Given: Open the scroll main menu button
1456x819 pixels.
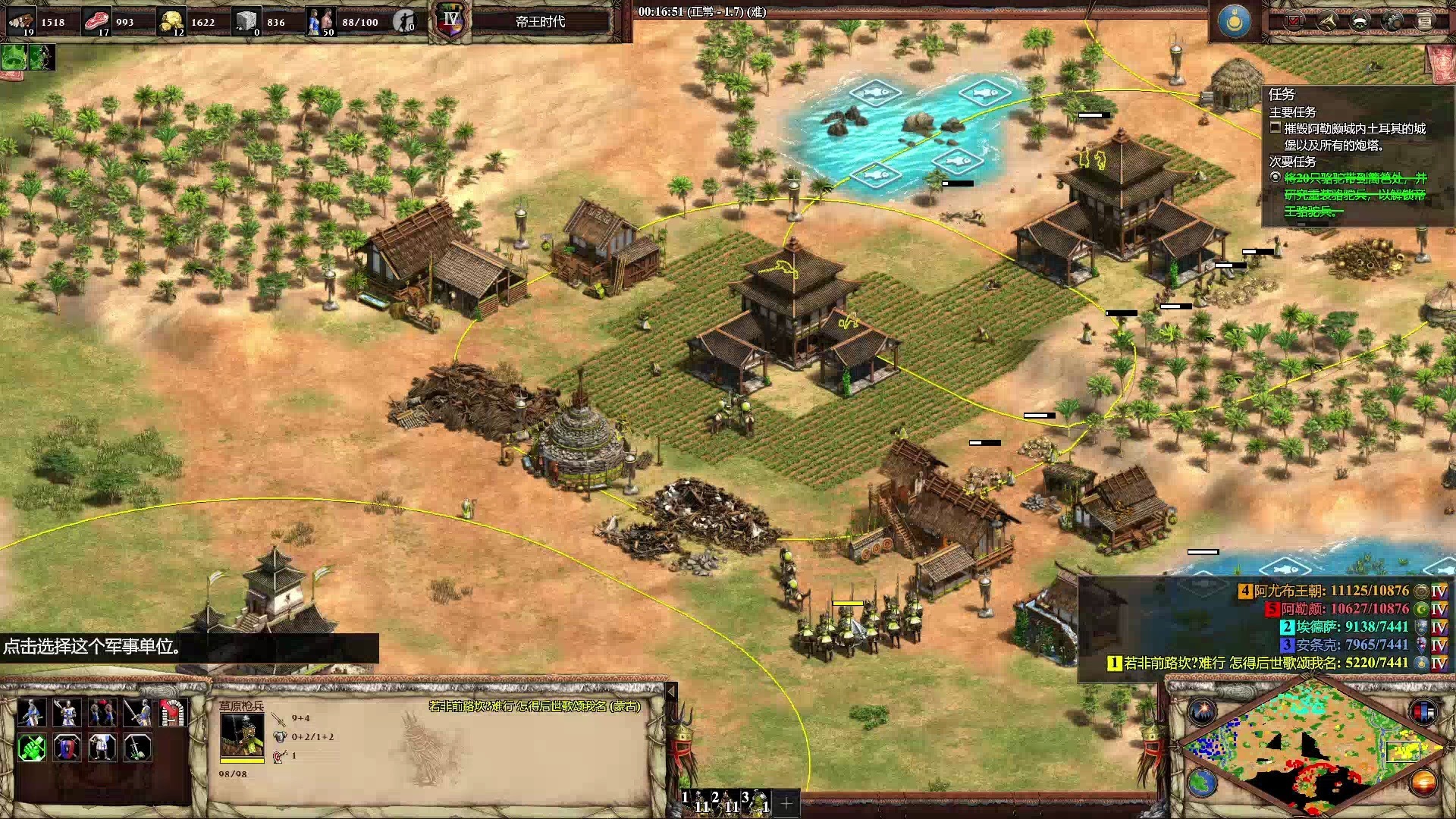Looking at the screenshot, I should click(1424, 21).
